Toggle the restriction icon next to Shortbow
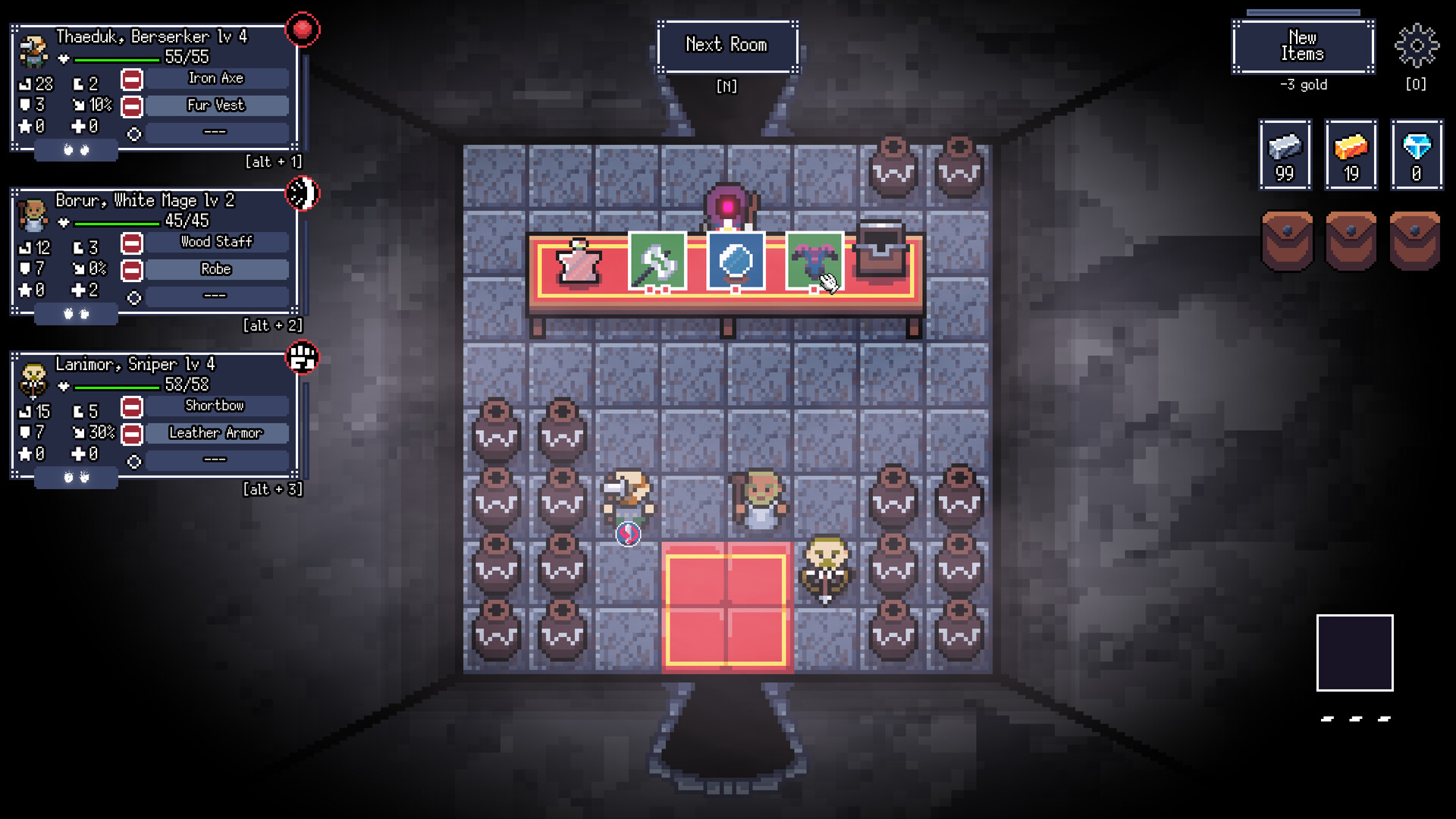This screenshot has height=819, width=1456. [x=130, y=406]
